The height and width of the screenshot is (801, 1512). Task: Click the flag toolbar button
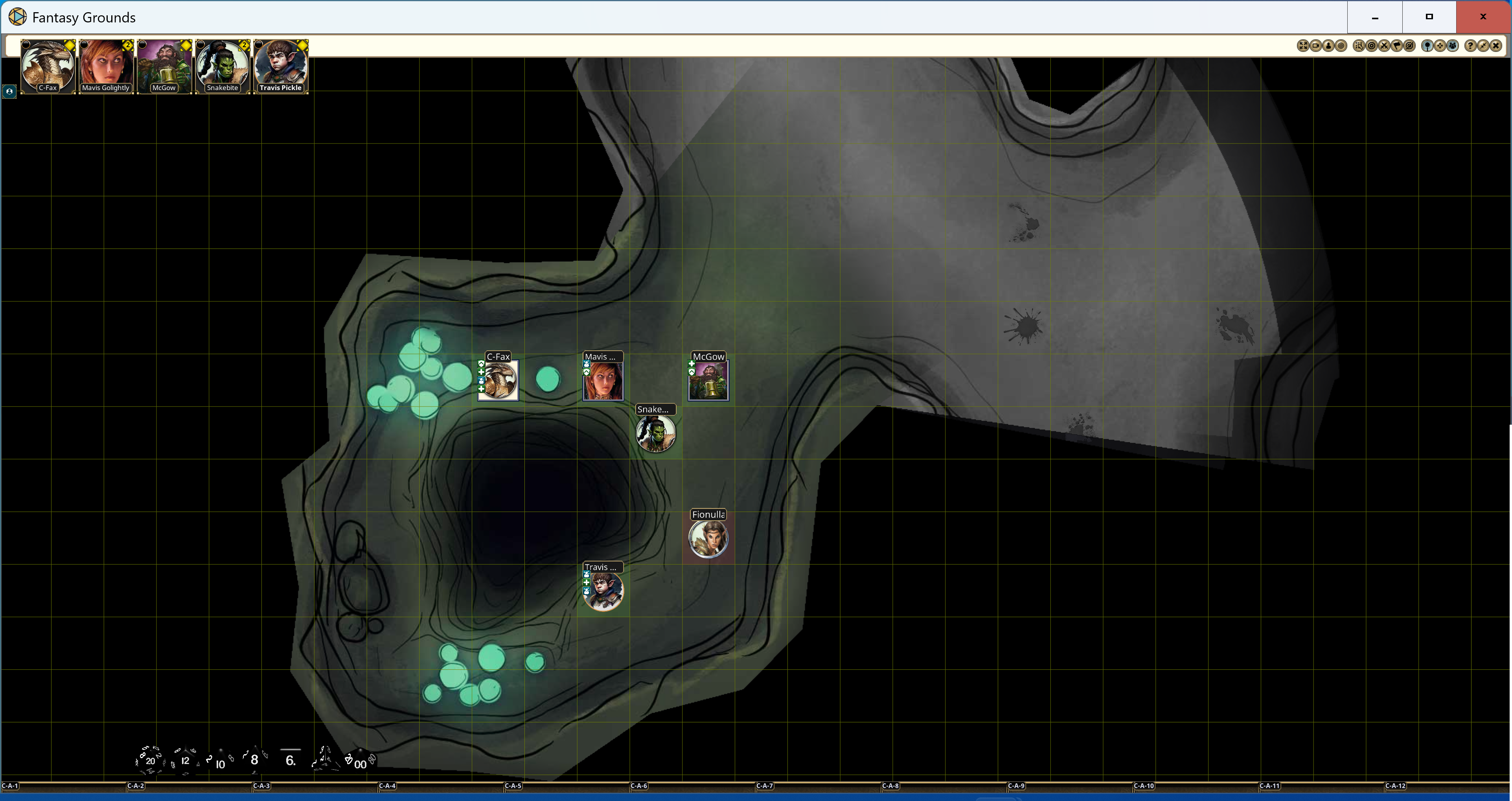pos(1397,46)
